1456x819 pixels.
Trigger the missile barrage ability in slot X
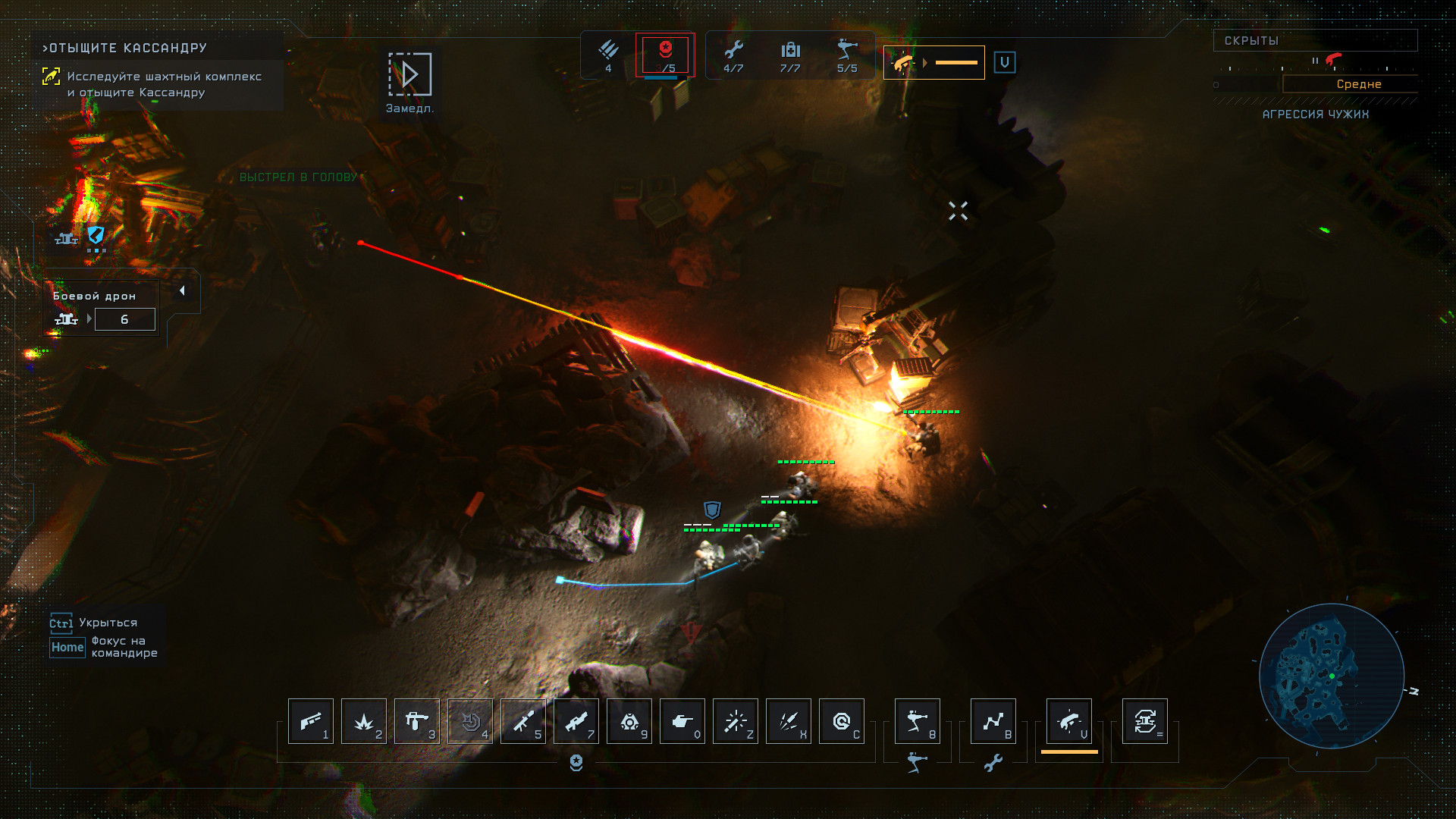[789, 721]
